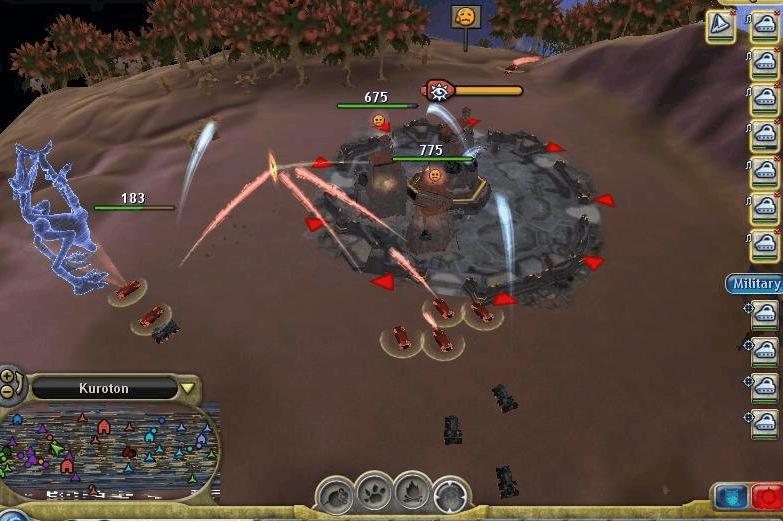Click the red eye icon by the city bar
Screen dimensions: 783x521
point(440,91)
